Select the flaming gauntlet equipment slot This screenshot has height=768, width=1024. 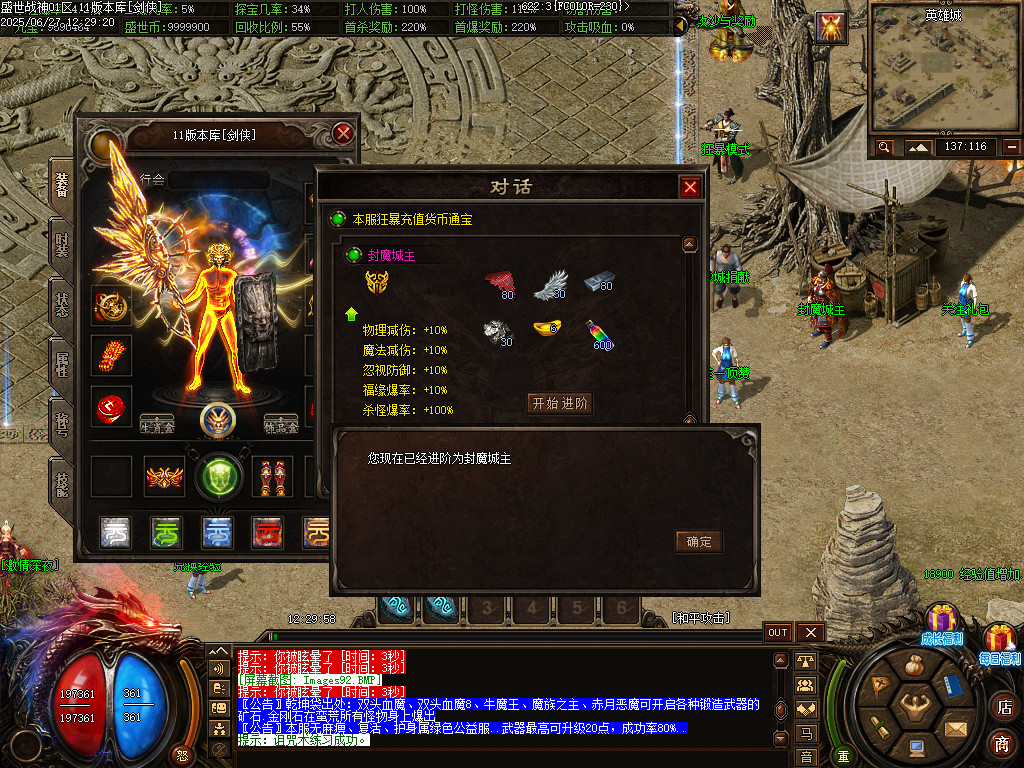111,355
